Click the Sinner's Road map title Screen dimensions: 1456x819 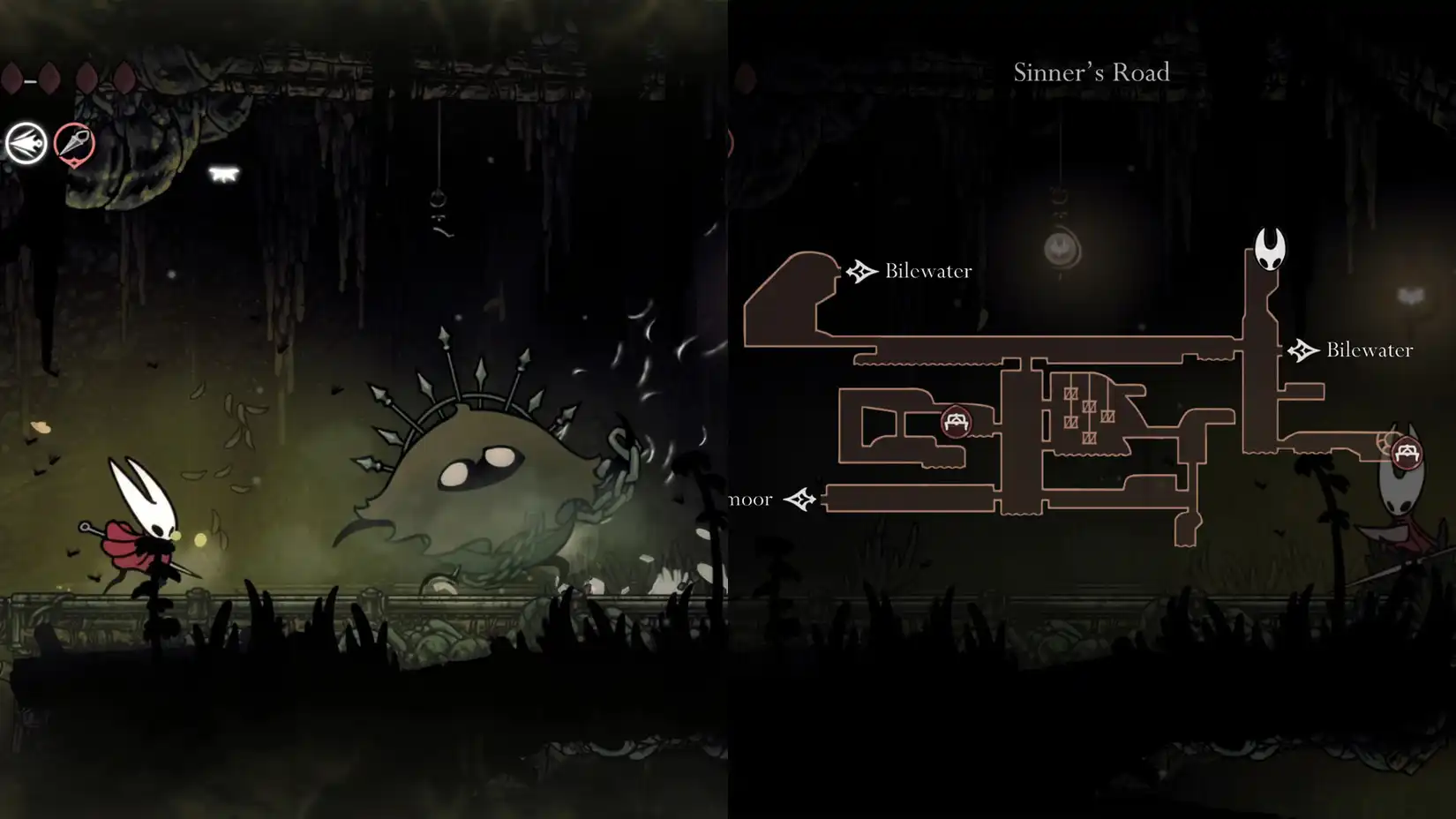pos(1092,72)
